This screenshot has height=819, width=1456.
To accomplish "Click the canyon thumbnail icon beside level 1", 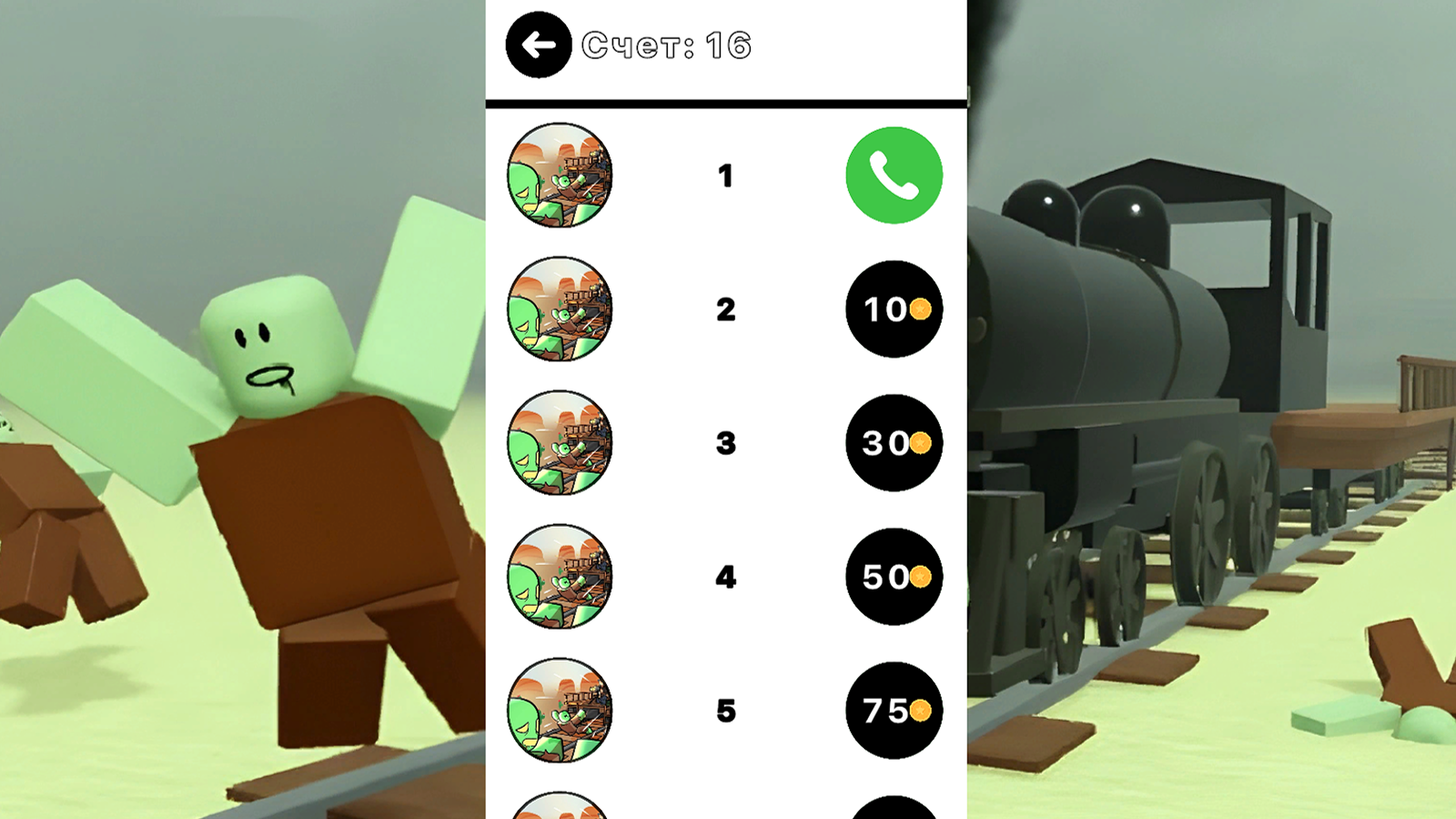I will (x=559, y=176).
